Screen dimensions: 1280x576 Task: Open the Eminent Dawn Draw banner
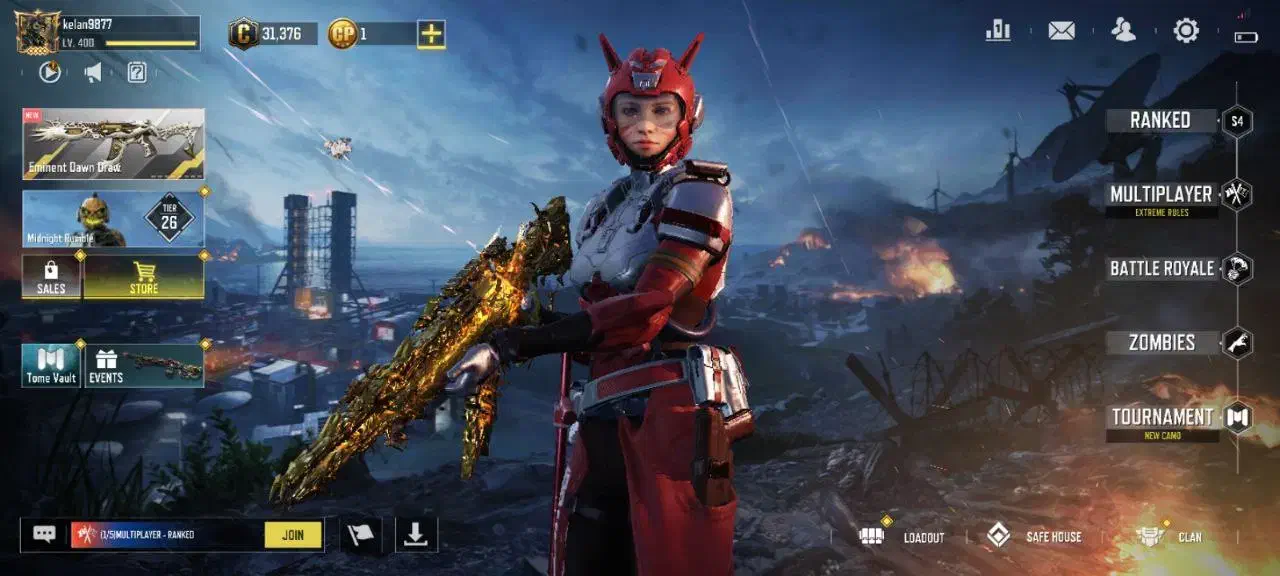(113, 143)
